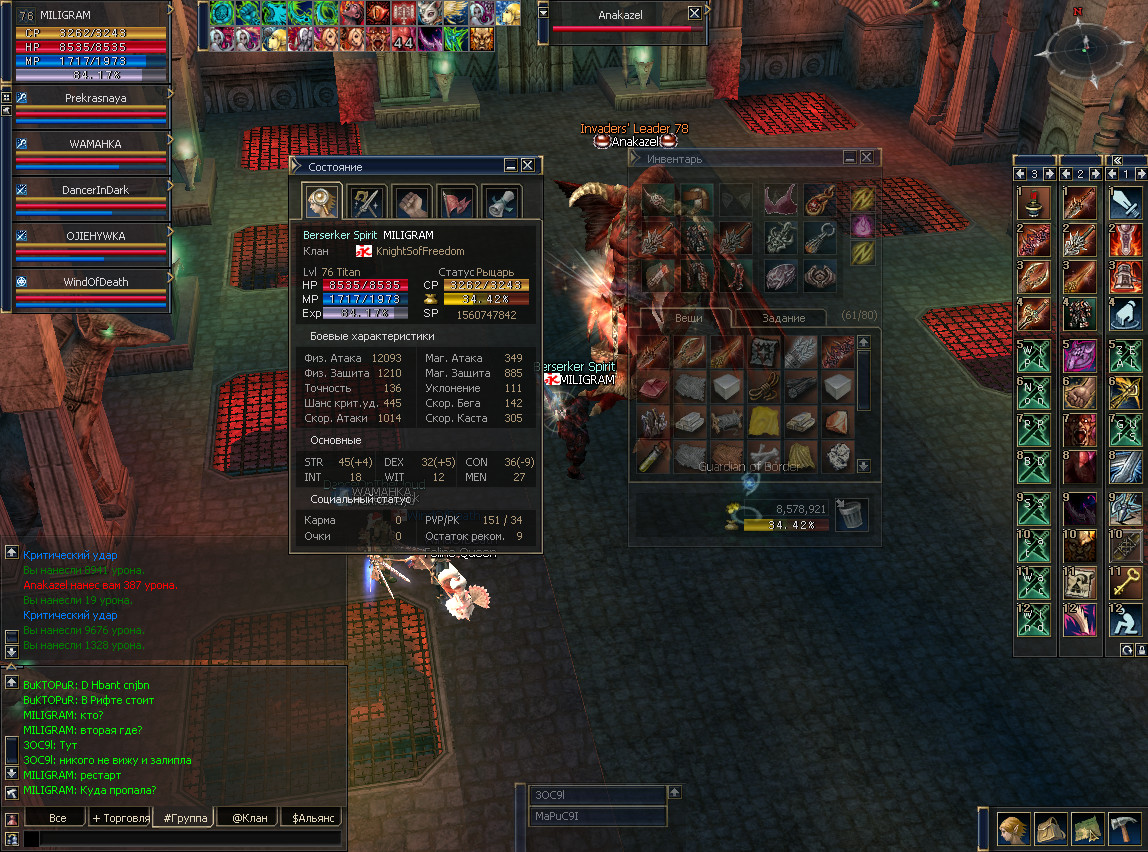This screenshot has height=852, width=1148.
Task: Click the trash can icon in inventory
Action: pos(851,515)
